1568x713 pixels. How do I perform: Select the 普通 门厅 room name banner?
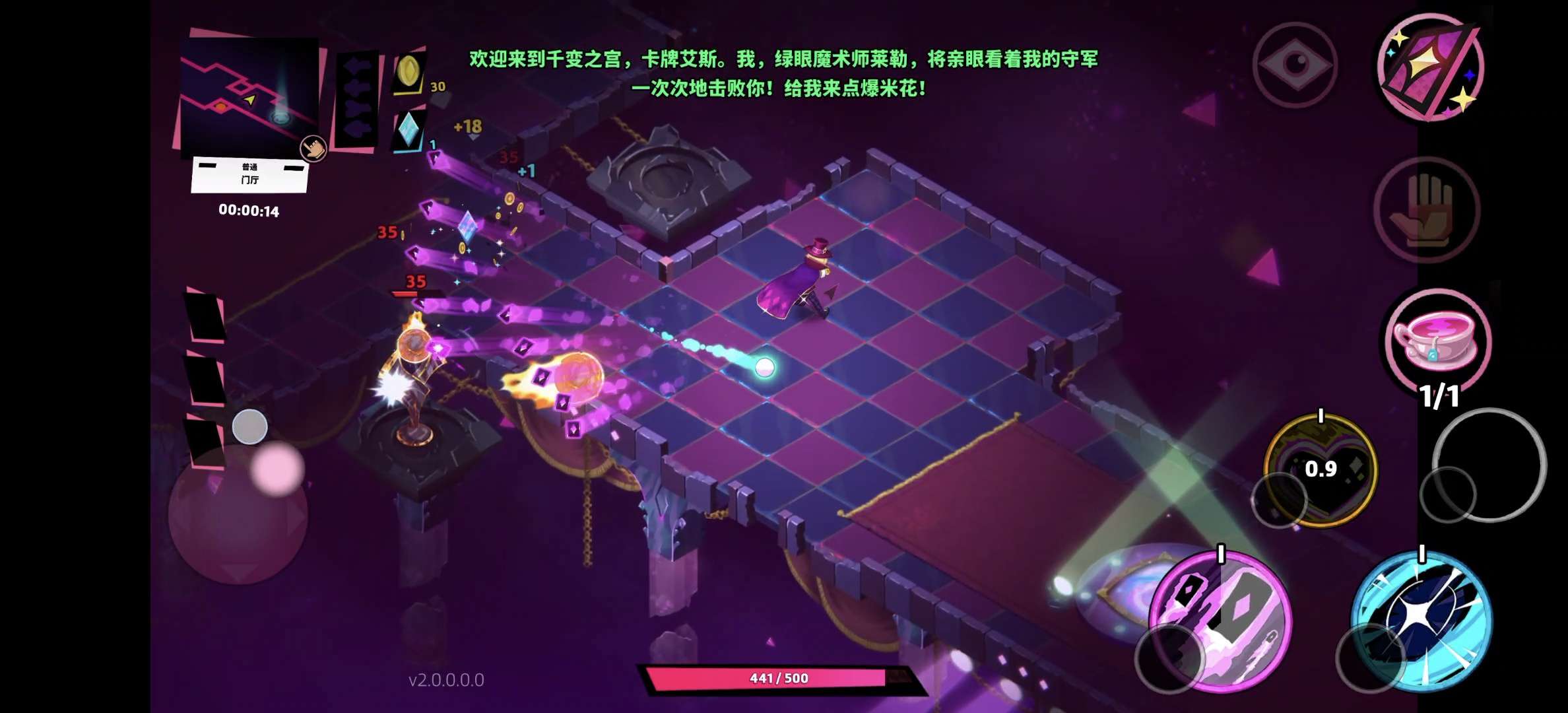tap(248, 175)
